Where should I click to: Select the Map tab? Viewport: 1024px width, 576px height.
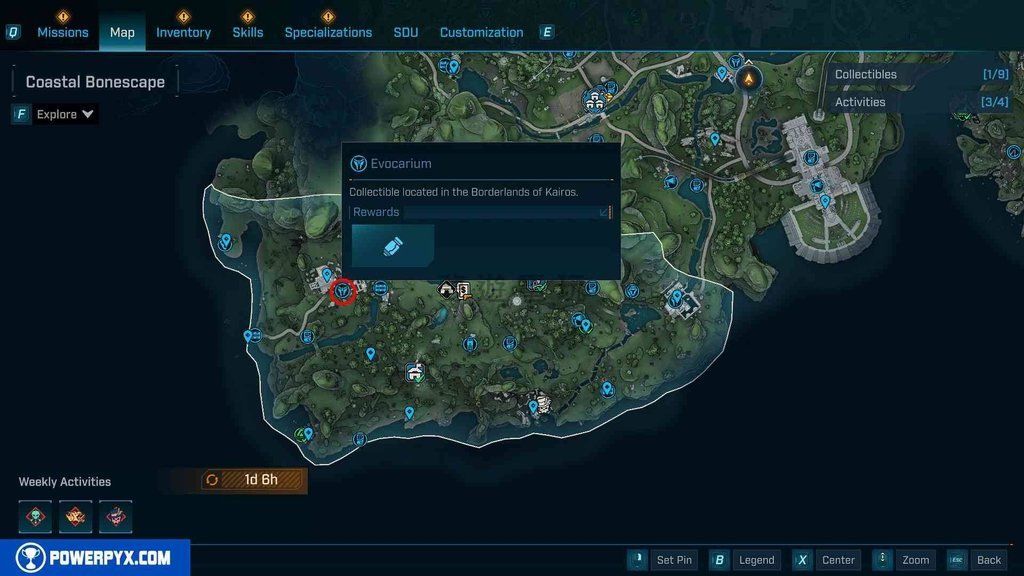[122, 32]
